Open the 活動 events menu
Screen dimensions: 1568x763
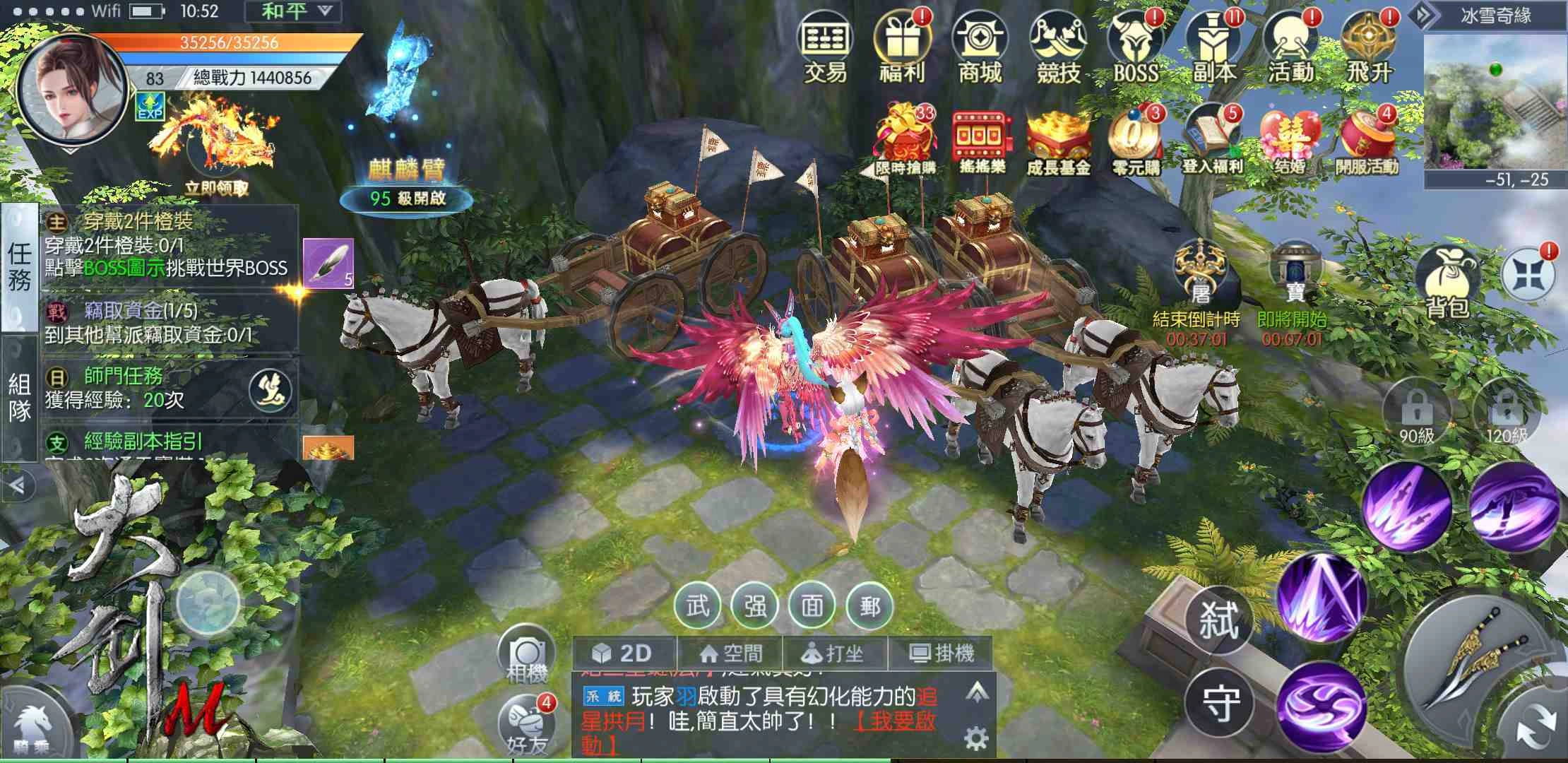pyautogui.click(x=1290, y=47)
